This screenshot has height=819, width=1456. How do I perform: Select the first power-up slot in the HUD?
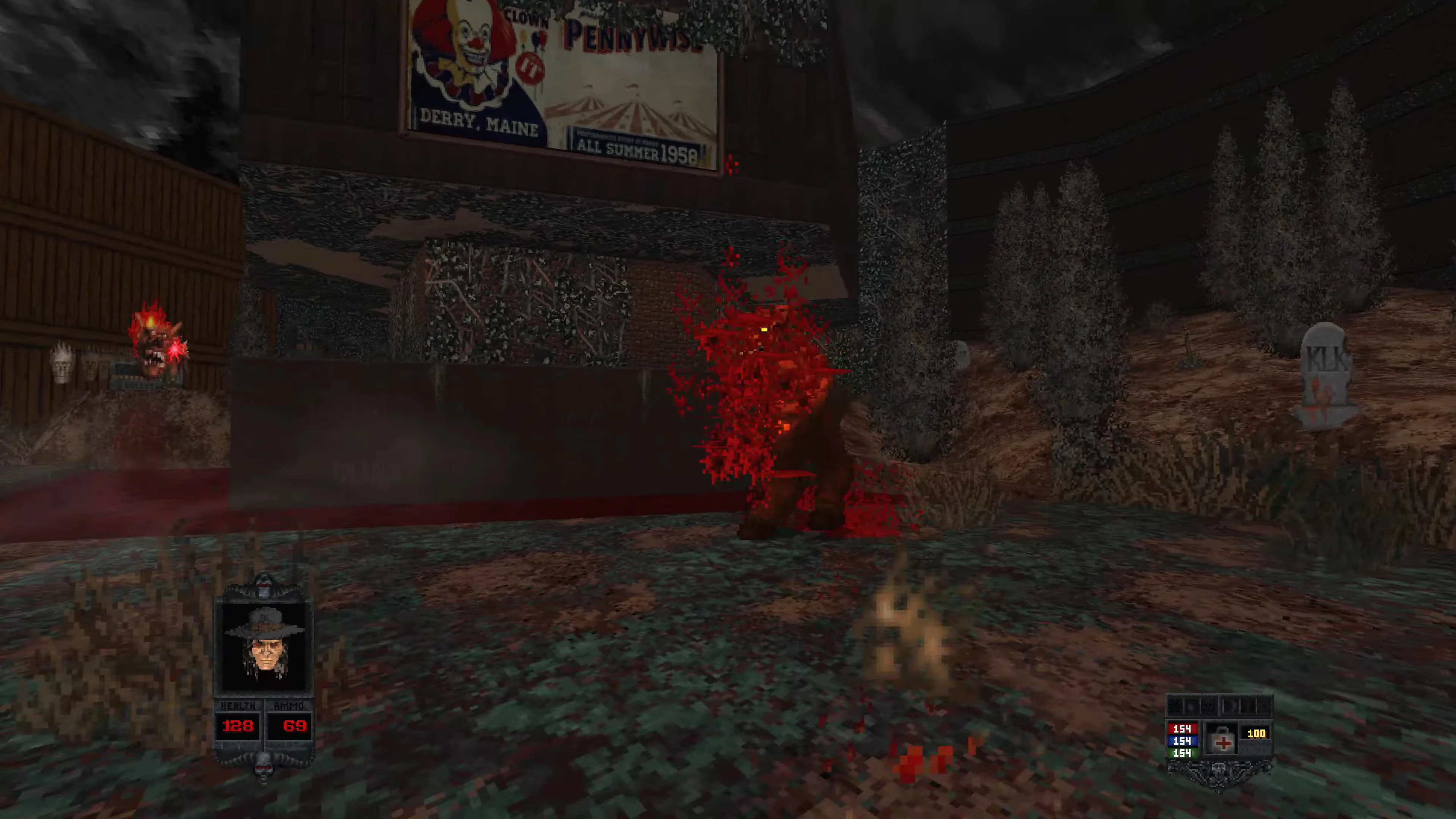tap(1175, 705)
